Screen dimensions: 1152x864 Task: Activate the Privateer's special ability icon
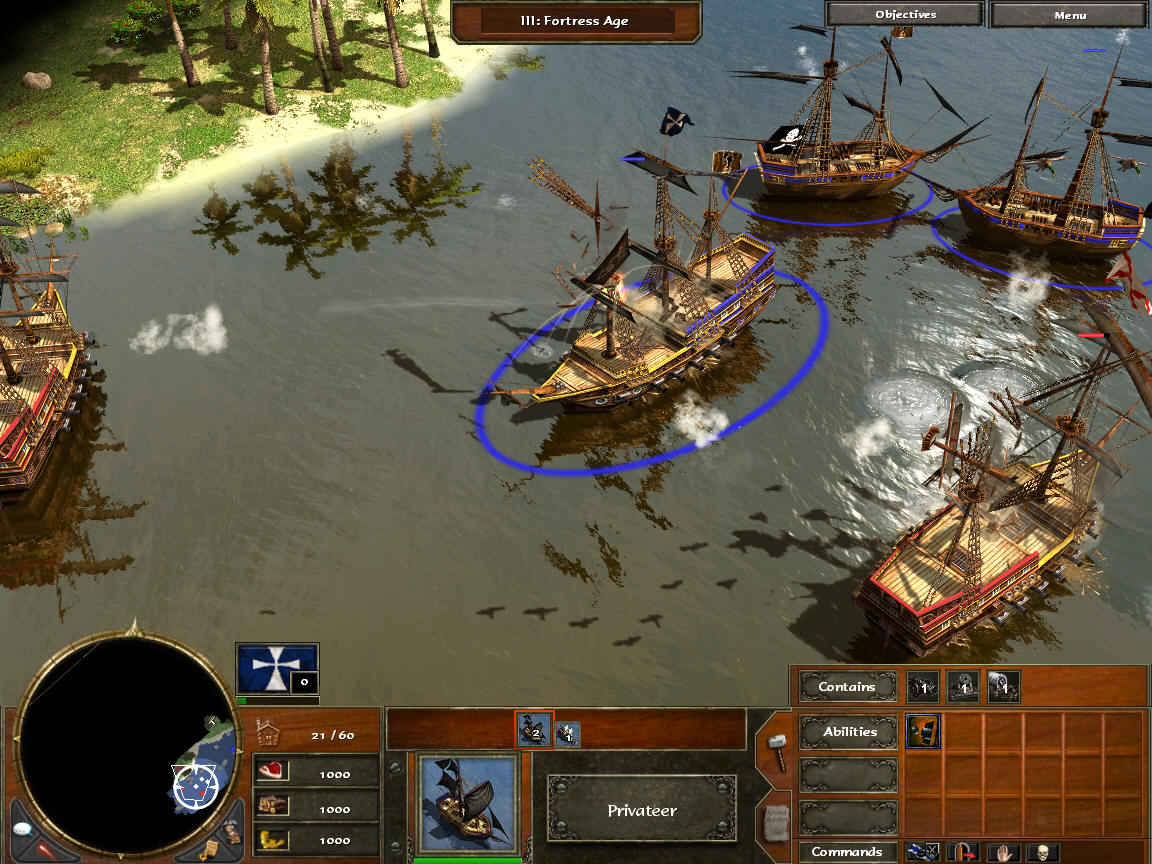point(922,731)
